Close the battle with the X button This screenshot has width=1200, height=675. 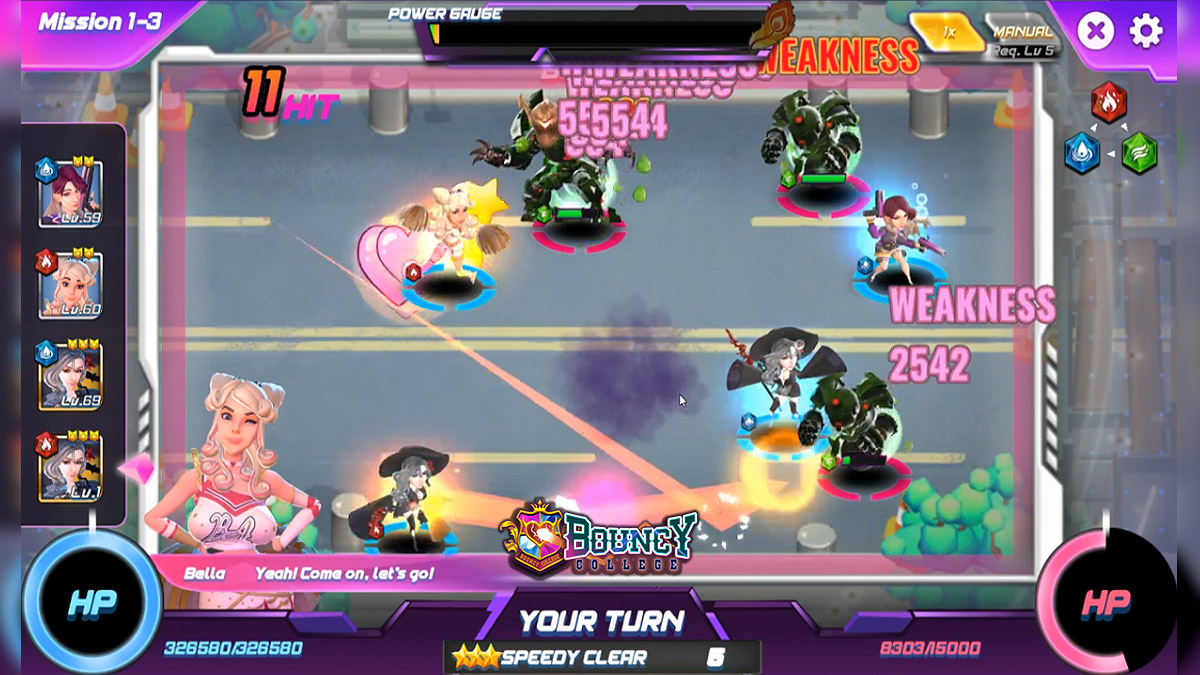click(x=1095, y=32)
